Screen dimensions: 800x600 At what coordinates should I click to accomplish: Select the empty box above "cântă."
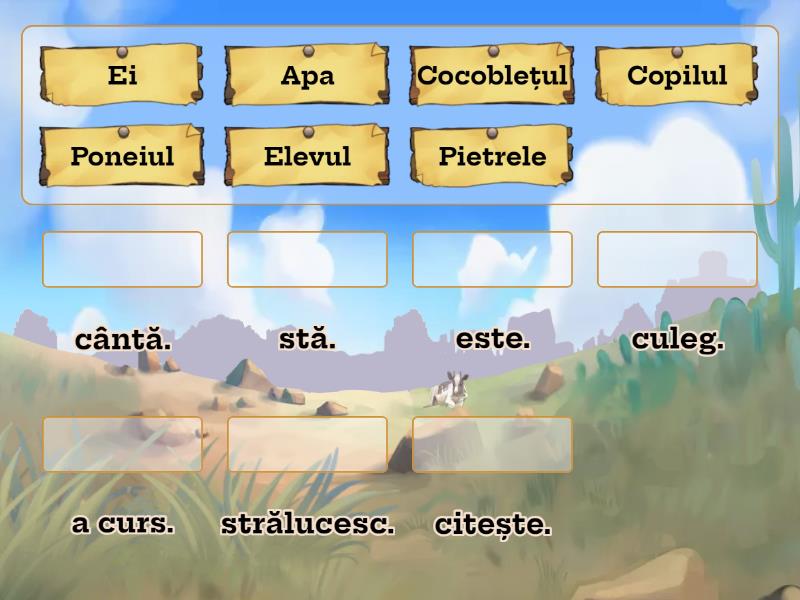[x=122, y=259]
